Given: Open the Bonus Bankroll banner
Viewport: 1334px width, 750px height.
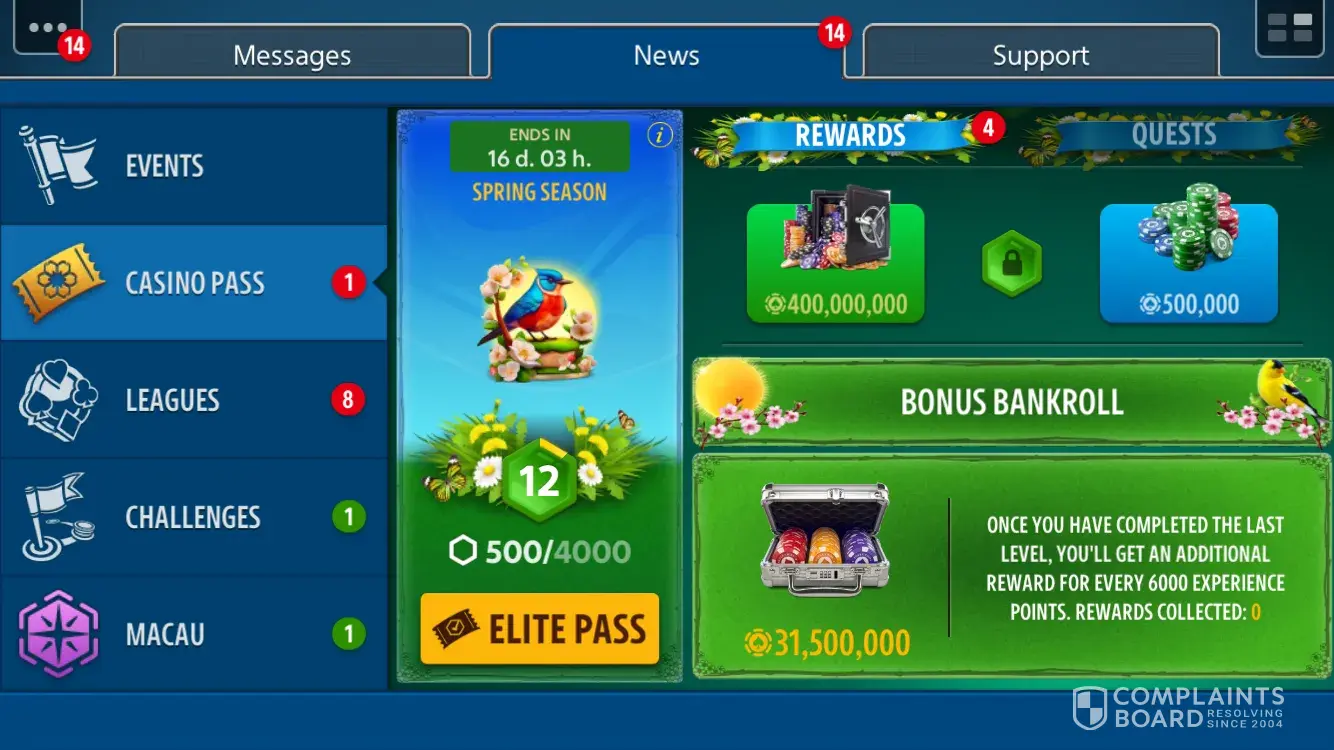Looking at the screenshot, I should [1011, 402].
